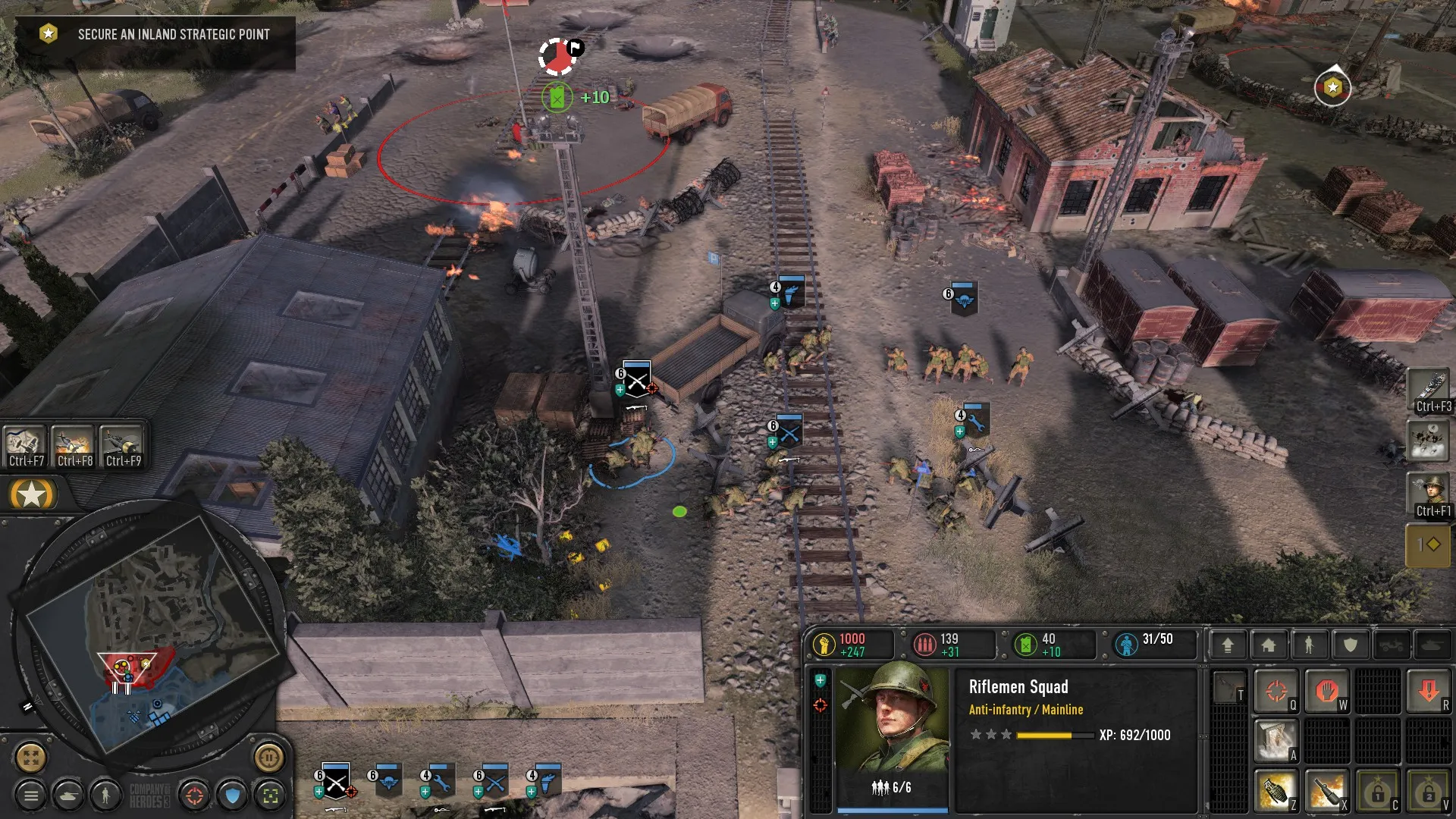This screenshot has width=1456, height=819.
Task: Click the secure inland strategic point objective
Action: coord(174,35)
